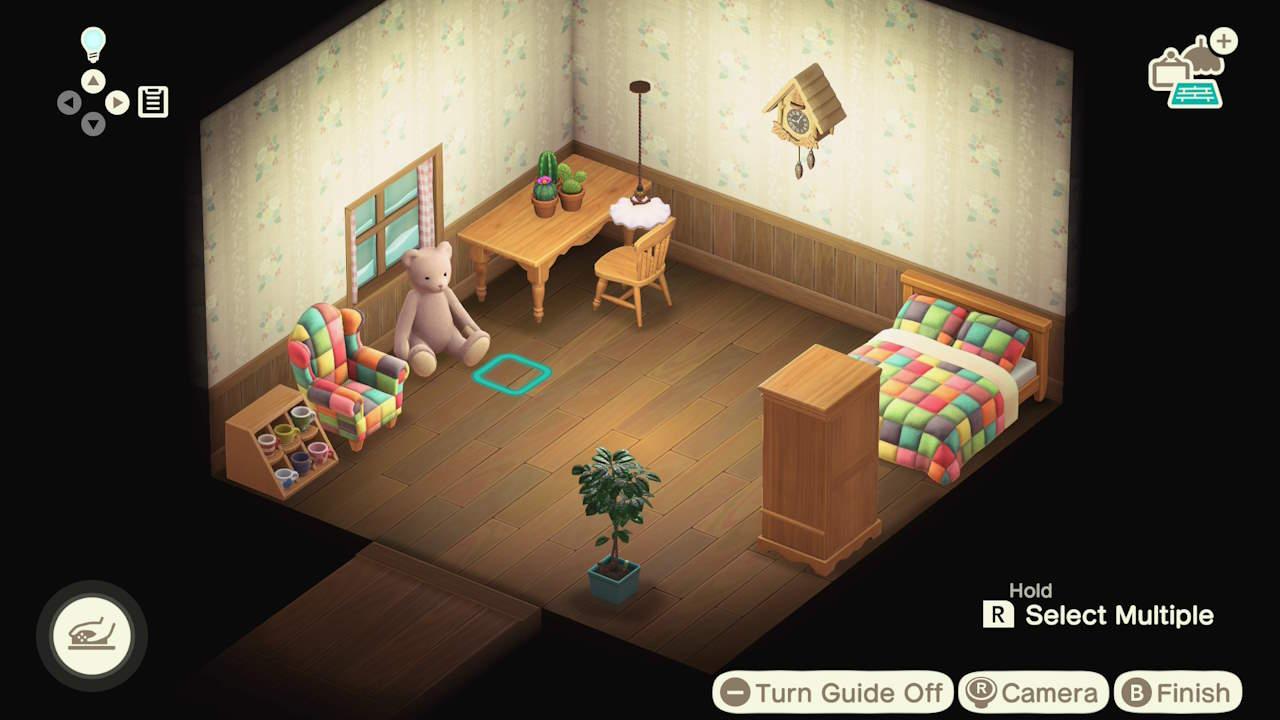Click the Select Multiple option

pos(1100,615)
